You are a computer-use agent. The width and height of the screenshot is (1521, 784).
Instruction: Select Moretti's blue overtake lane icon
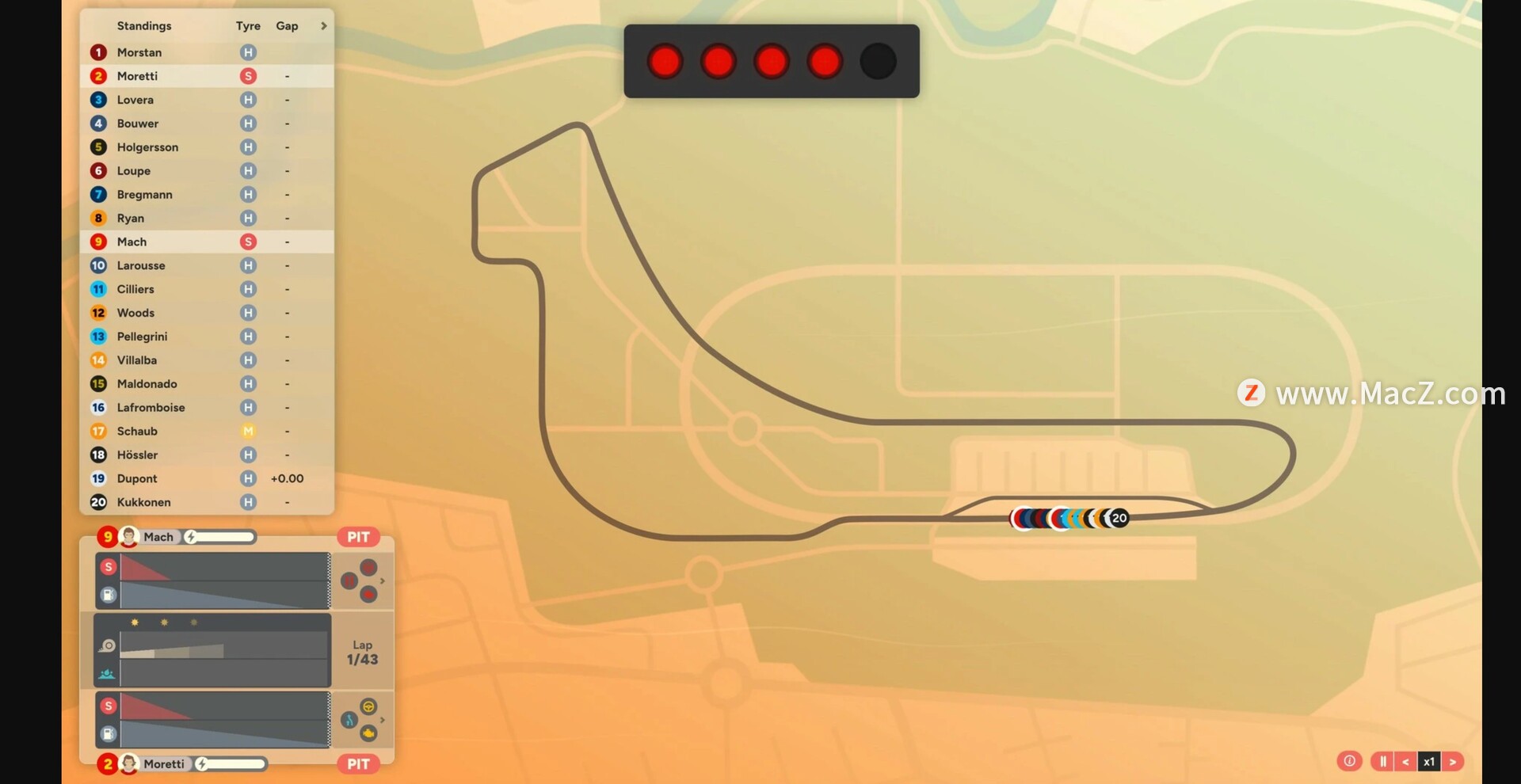[x=349, y=720]
